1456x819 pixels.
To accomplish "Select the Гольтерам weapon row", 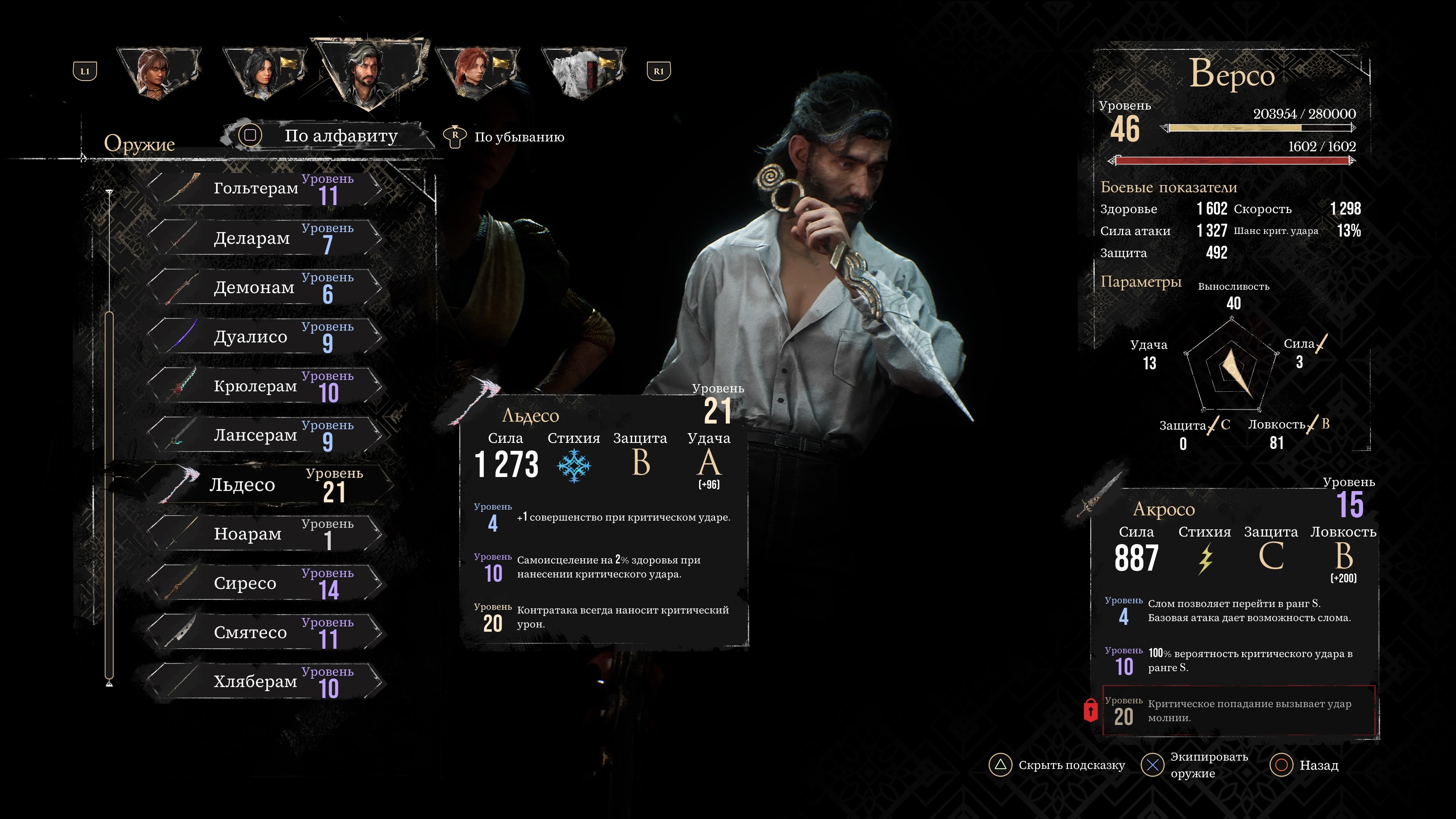I will click(265, 189).
